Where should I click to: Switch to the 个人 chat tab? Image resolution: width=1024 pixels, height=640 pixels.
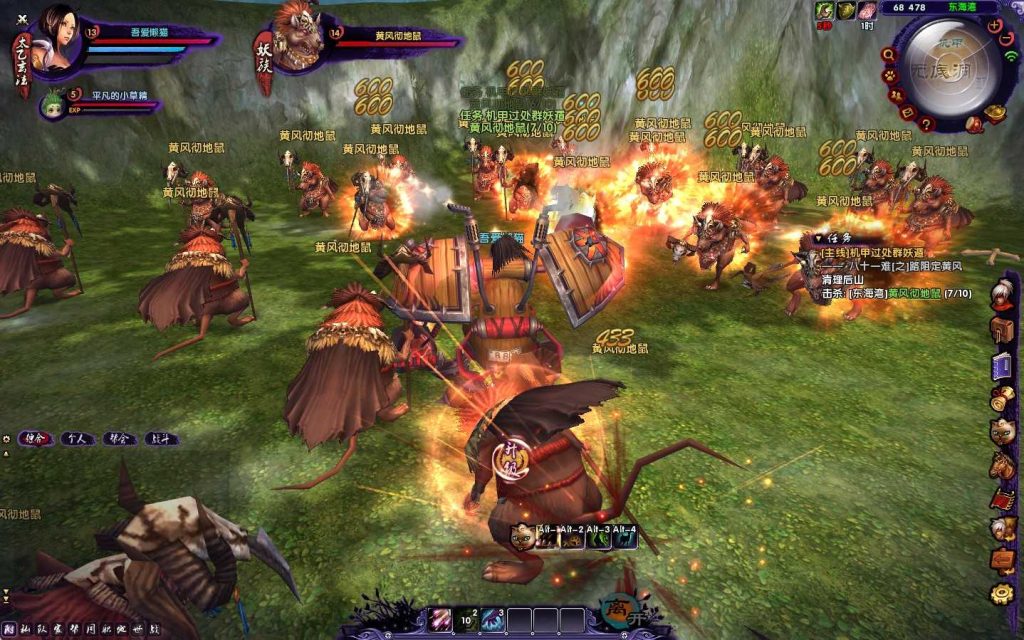[75, 438]
